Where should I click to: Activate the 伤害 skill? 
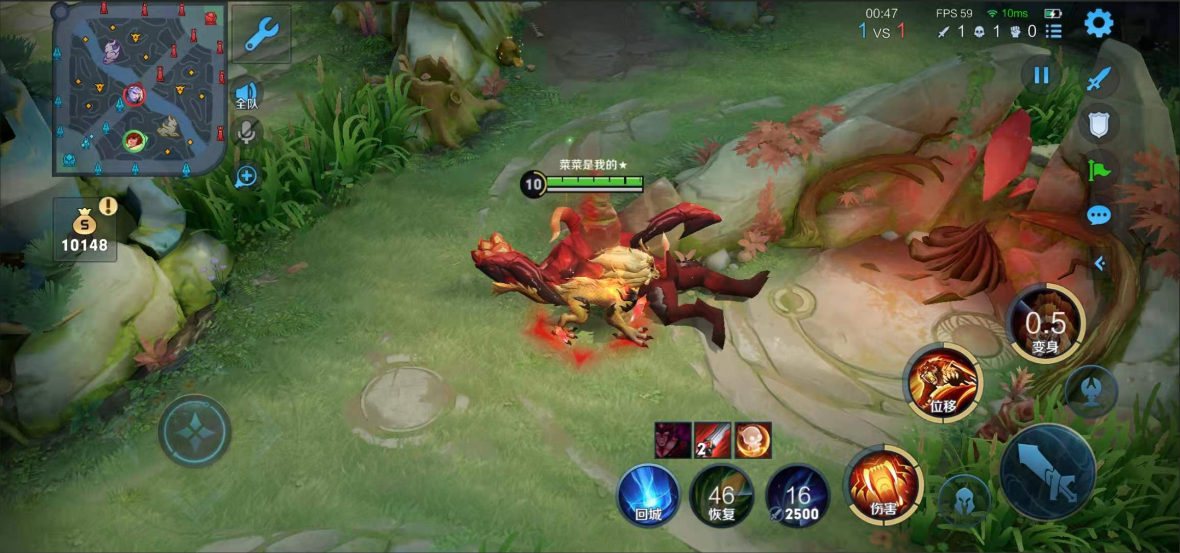[883, 487]
